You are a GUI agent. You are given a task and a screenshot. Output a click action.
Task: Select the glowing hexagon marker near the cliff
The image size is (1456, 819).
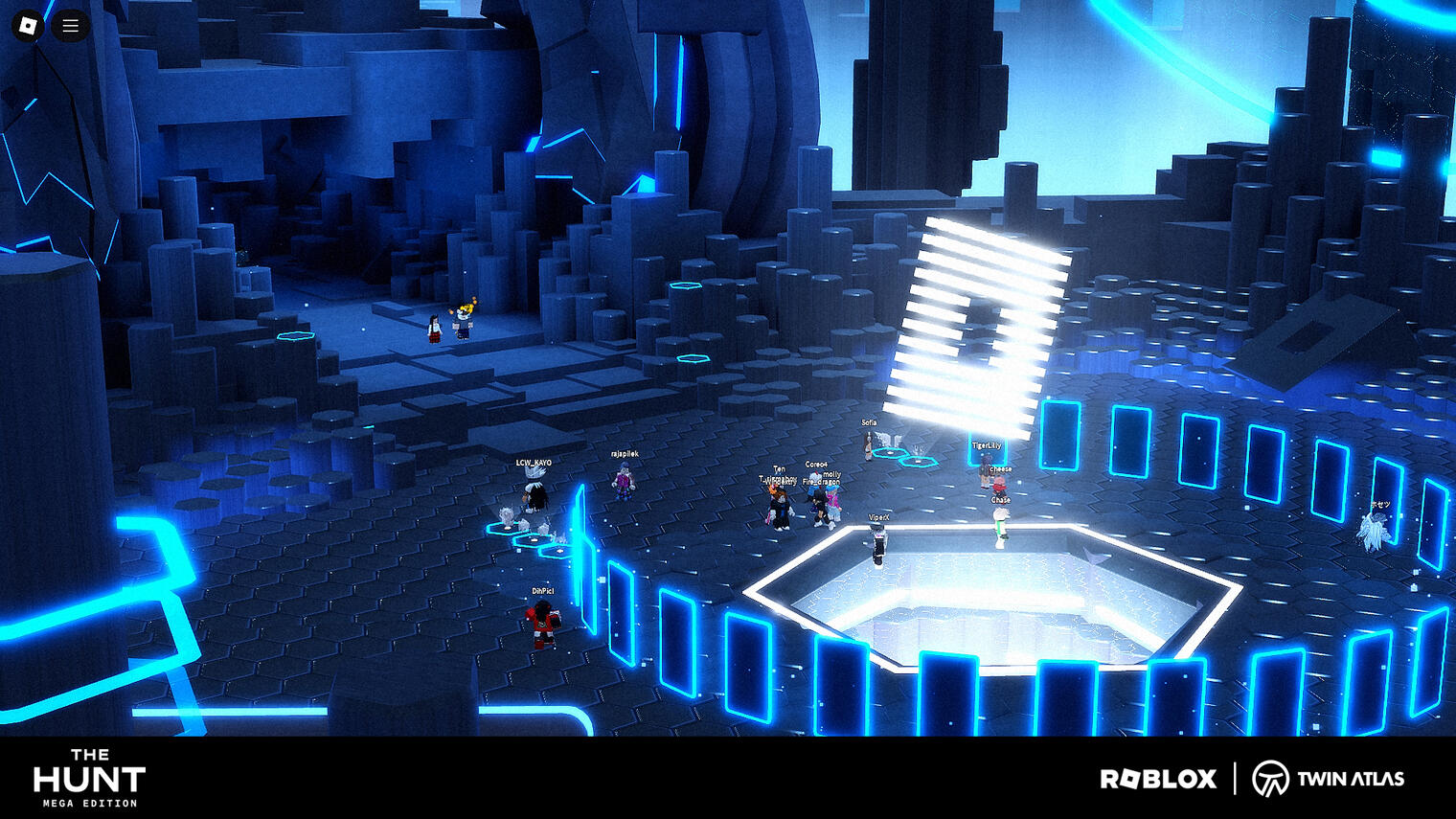[296, 338]
